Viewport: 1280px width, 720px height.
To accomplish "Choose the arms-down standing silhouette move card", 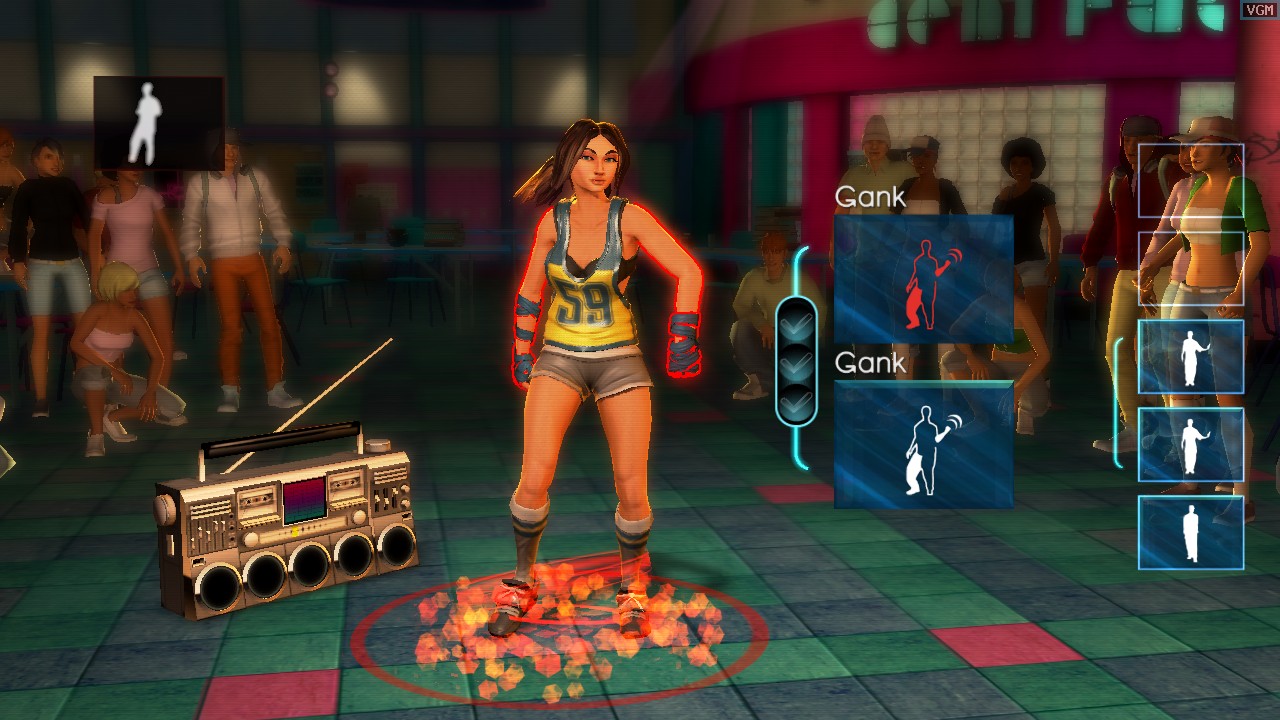I will [1190, 533].
